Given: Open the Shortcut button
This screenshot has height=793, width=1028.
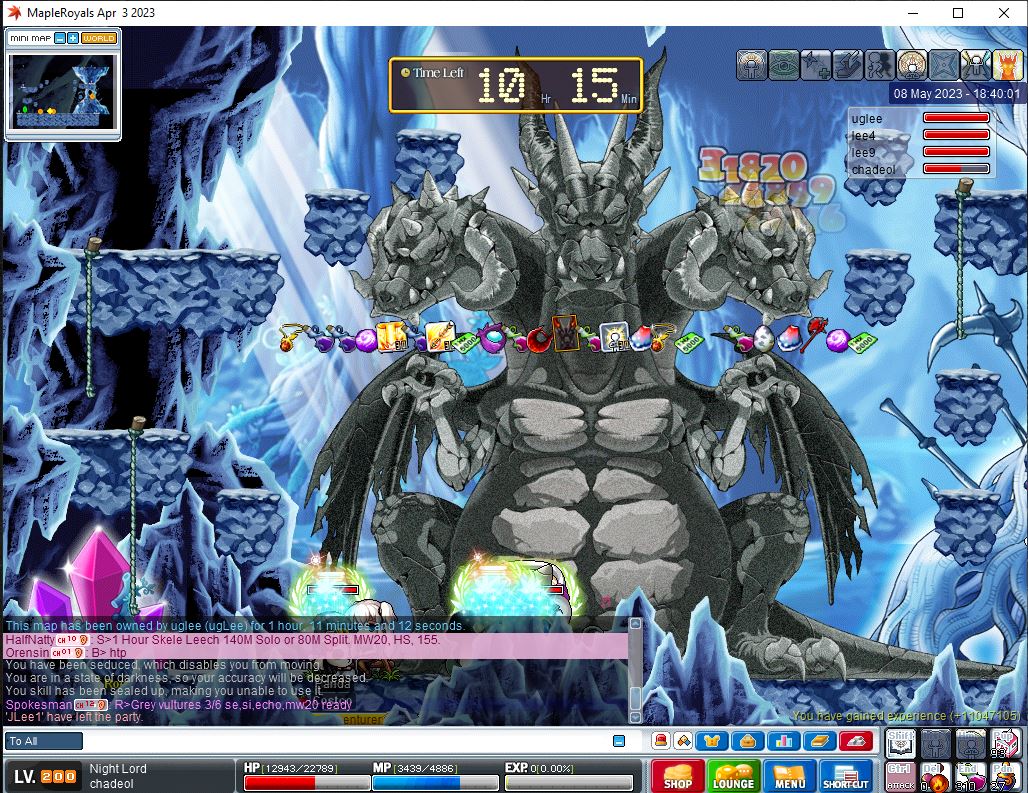Looking at the screenshot, I should [846, 777].
